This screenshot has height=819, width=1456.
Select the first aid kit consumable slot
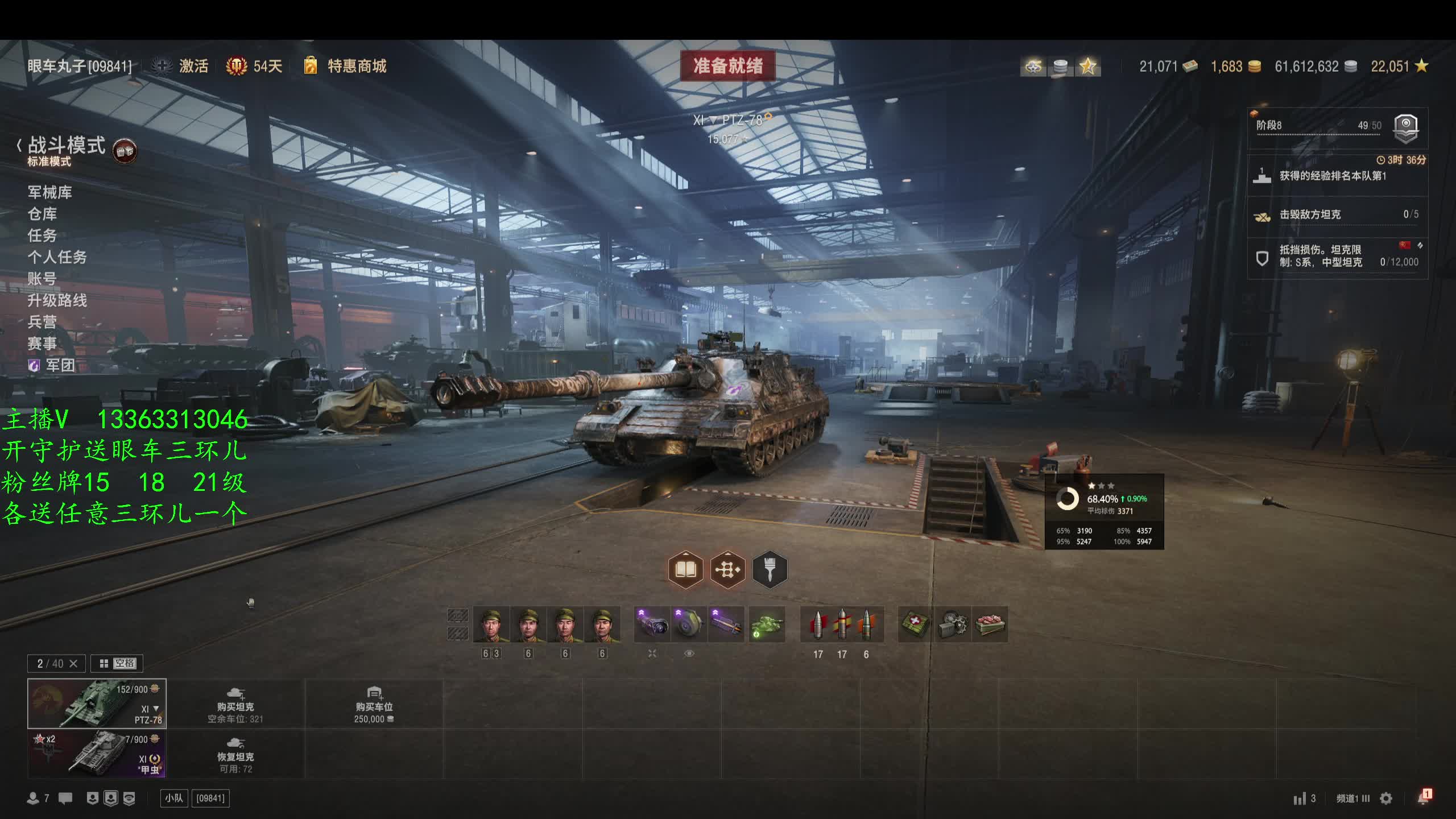915,624
